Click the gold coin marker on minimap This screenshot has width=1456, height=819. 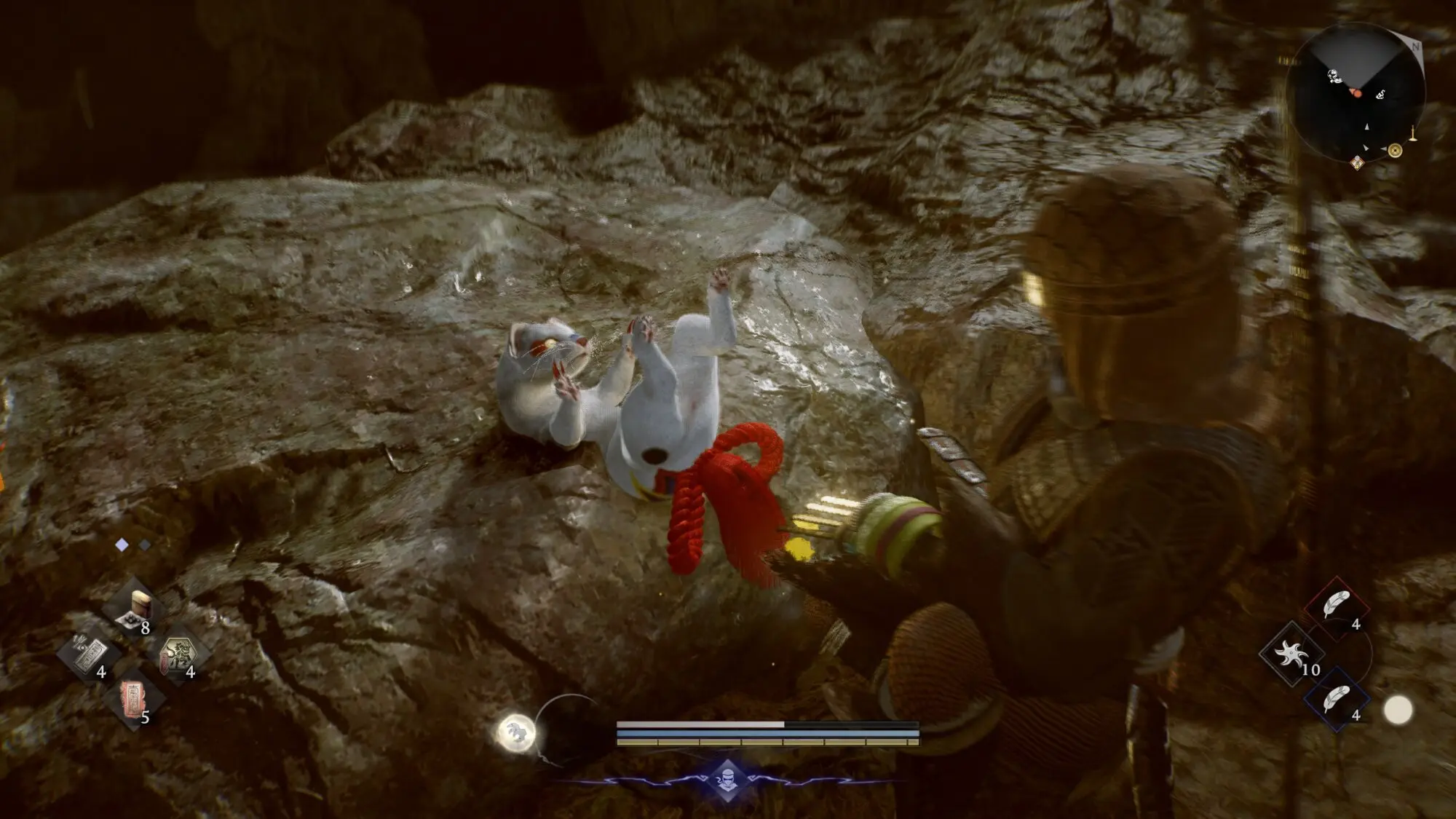point(1395,151)
